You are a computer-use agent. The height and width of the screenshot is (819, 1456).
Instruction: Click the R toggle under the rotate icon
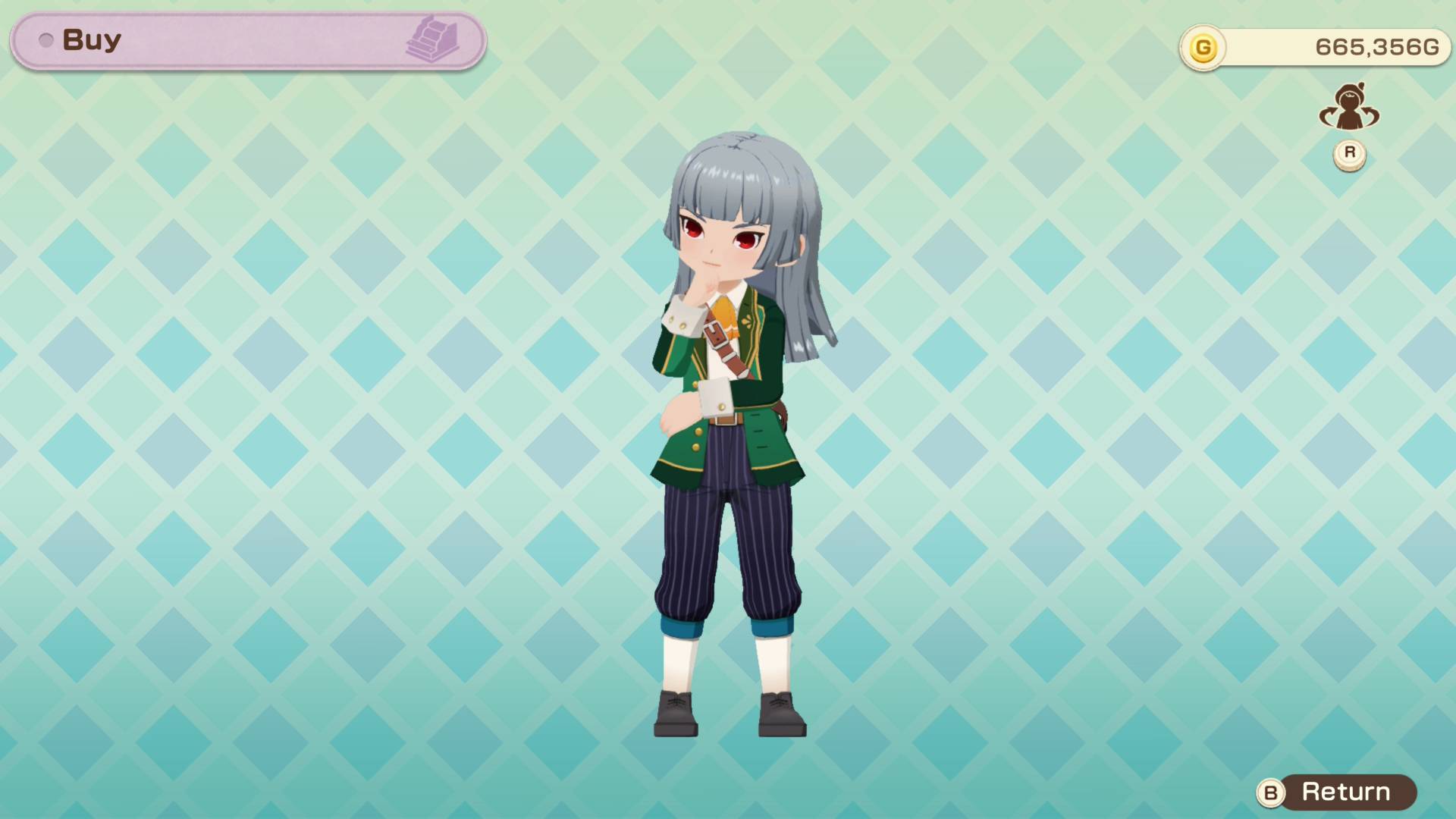tap(1348, 154)
